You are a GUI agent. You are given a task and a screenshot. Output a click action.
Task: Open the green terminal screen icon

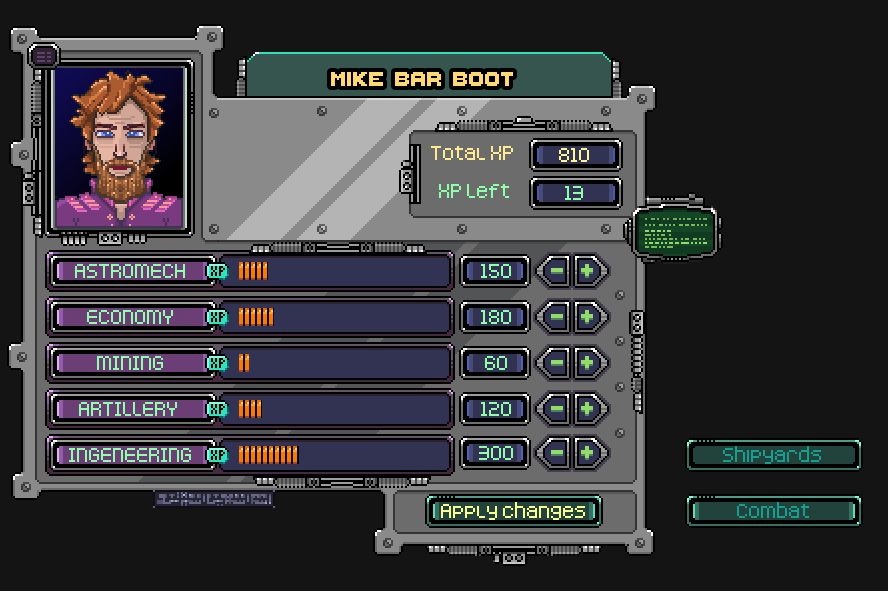coord(675,232)
